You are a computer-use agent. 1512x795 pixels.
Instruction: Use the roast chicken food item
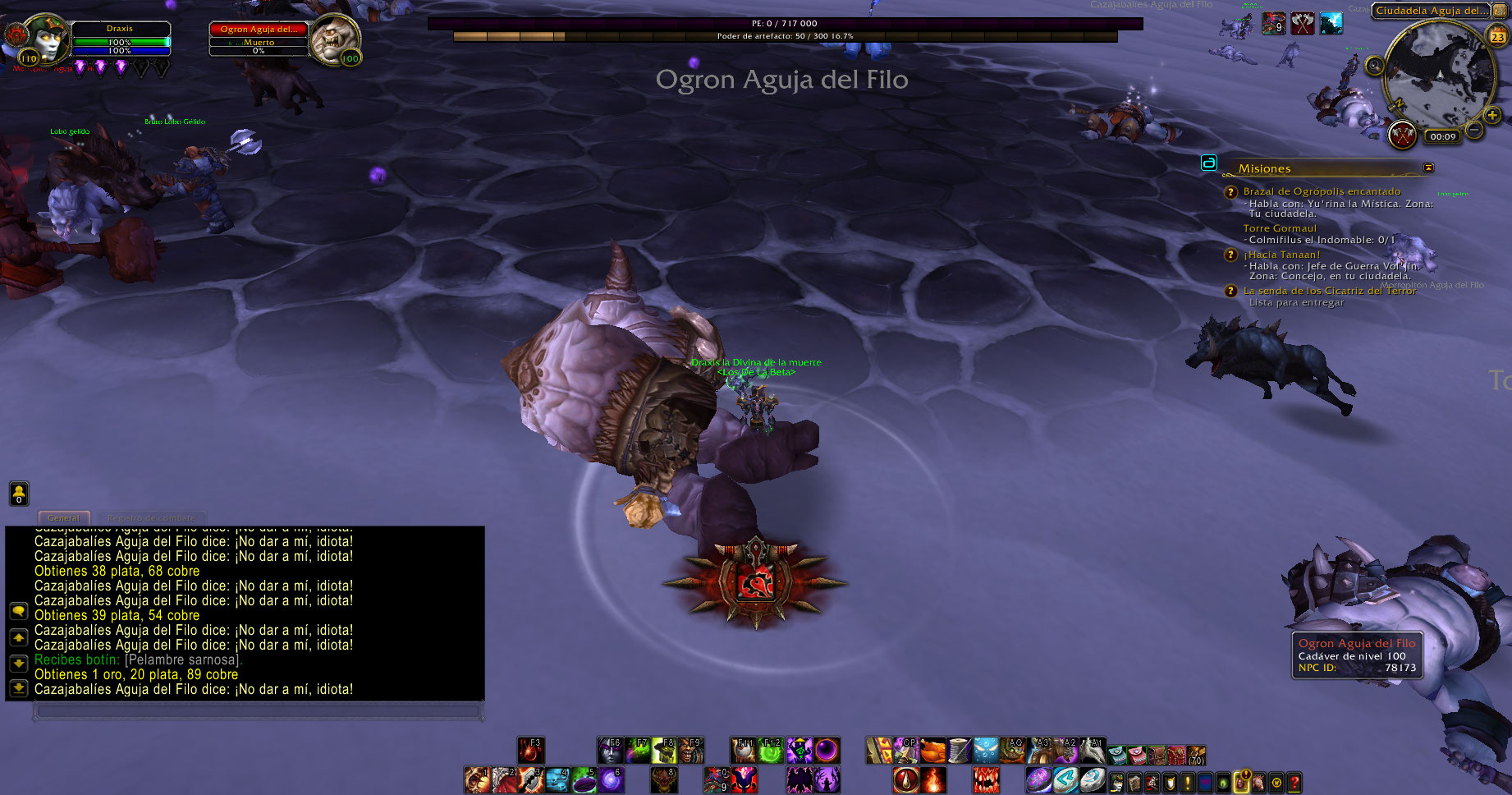click(x=932, y=751)
